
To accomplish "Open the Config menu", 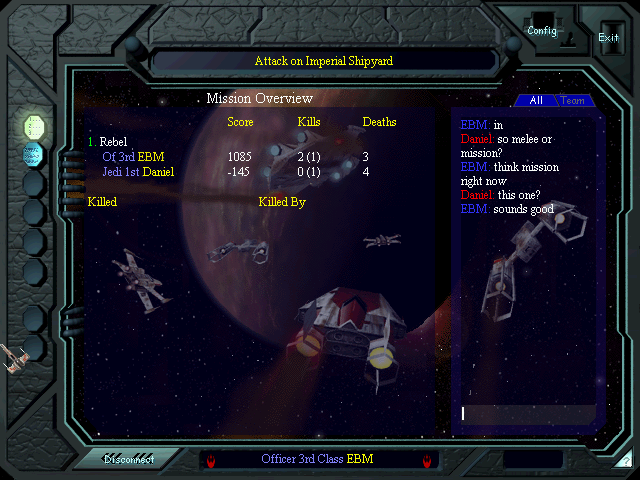I will (x=541, y=30).
